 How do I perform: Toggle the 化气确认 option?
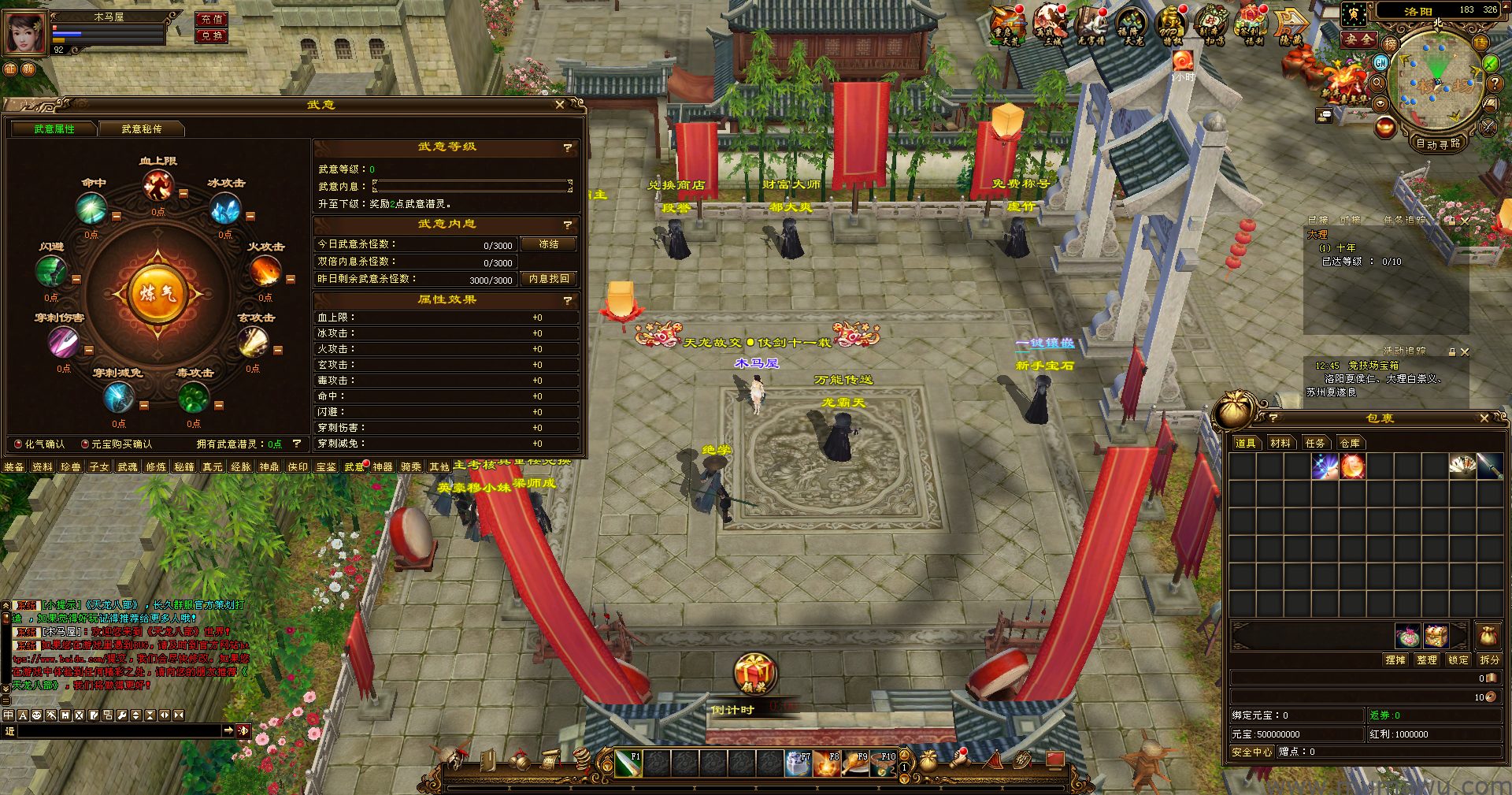(x=18, y=444)
